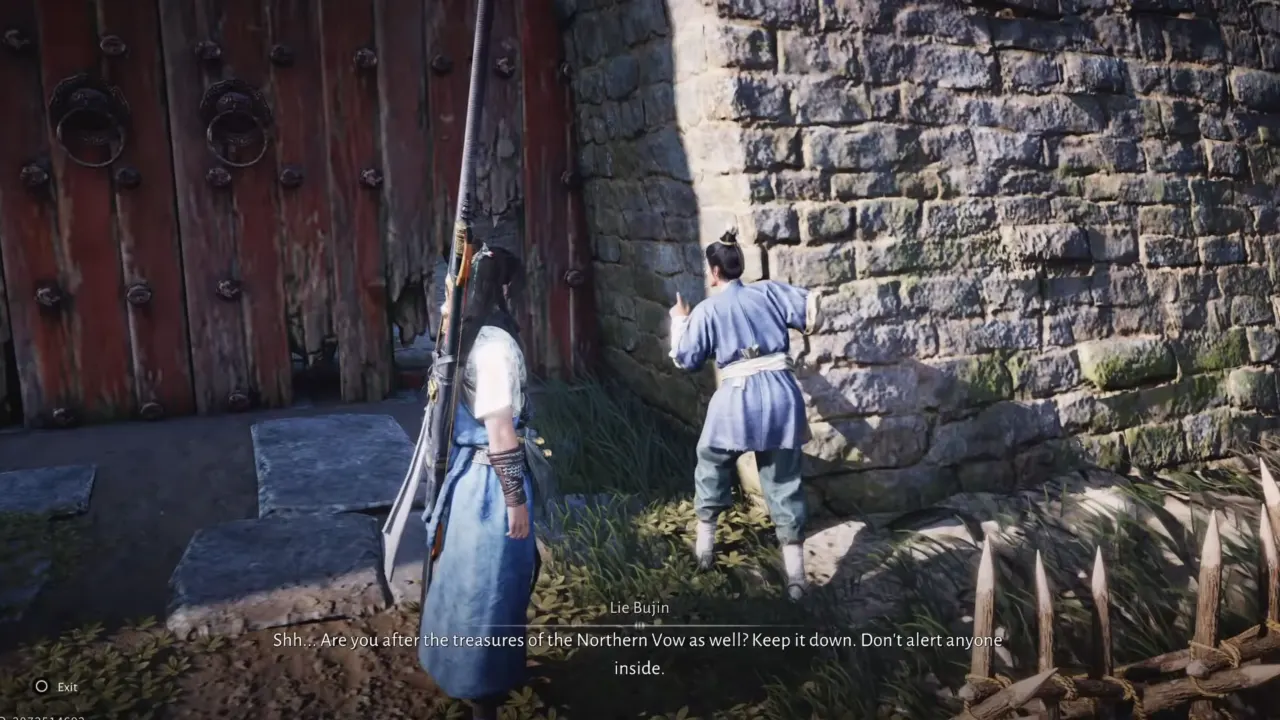
Task: Select the Exit prompt area to end dialogue
Action: (55, 687)
